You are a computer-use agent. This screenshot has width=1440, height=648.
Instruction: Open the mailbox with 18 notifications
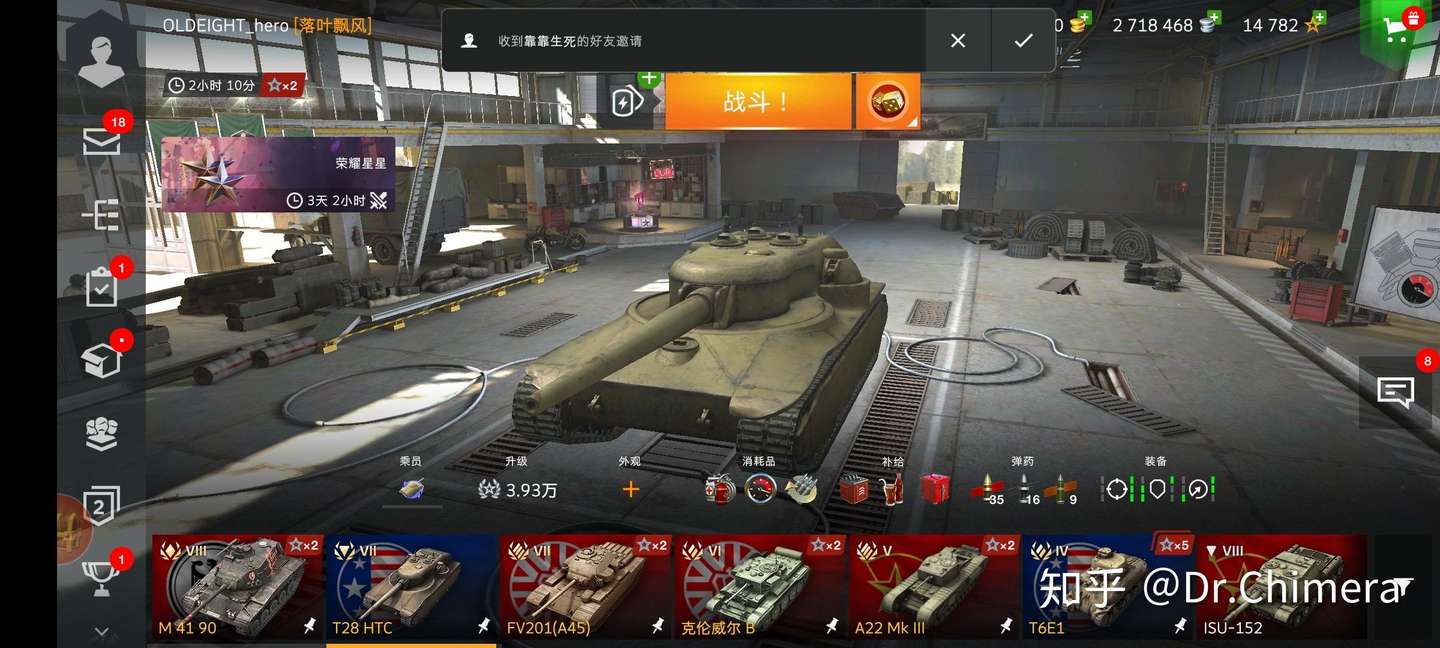101,143
